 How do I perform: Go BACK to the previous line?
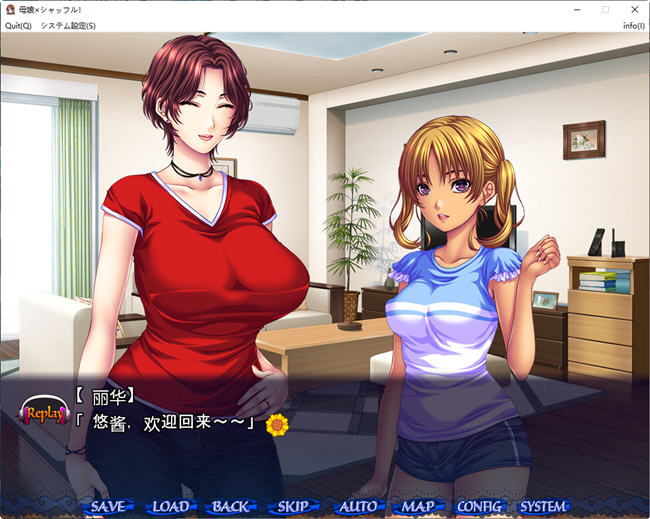[231, 506]
